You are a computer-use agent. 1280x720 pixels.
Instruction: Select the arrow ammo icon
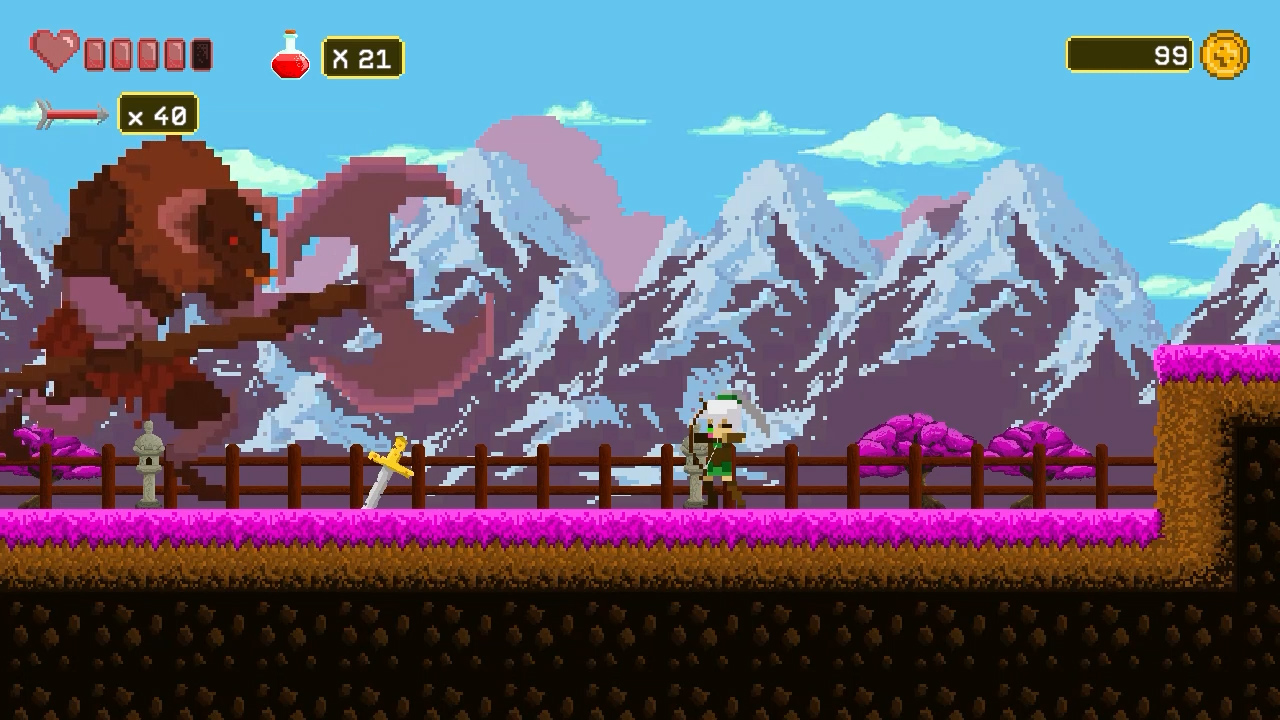pyautogui.click(x=68, y=114)
